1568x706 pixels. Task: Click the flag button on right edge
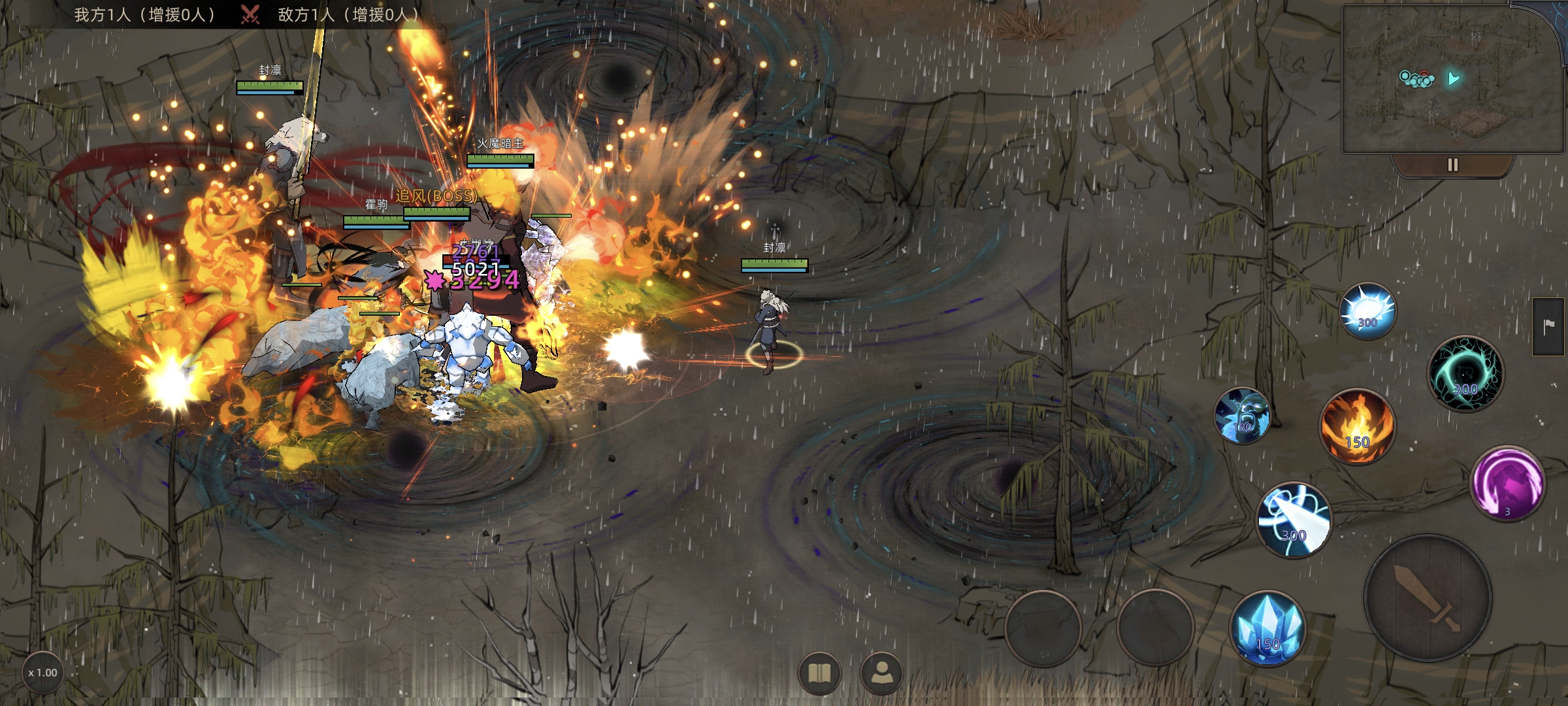point(1548,327)
